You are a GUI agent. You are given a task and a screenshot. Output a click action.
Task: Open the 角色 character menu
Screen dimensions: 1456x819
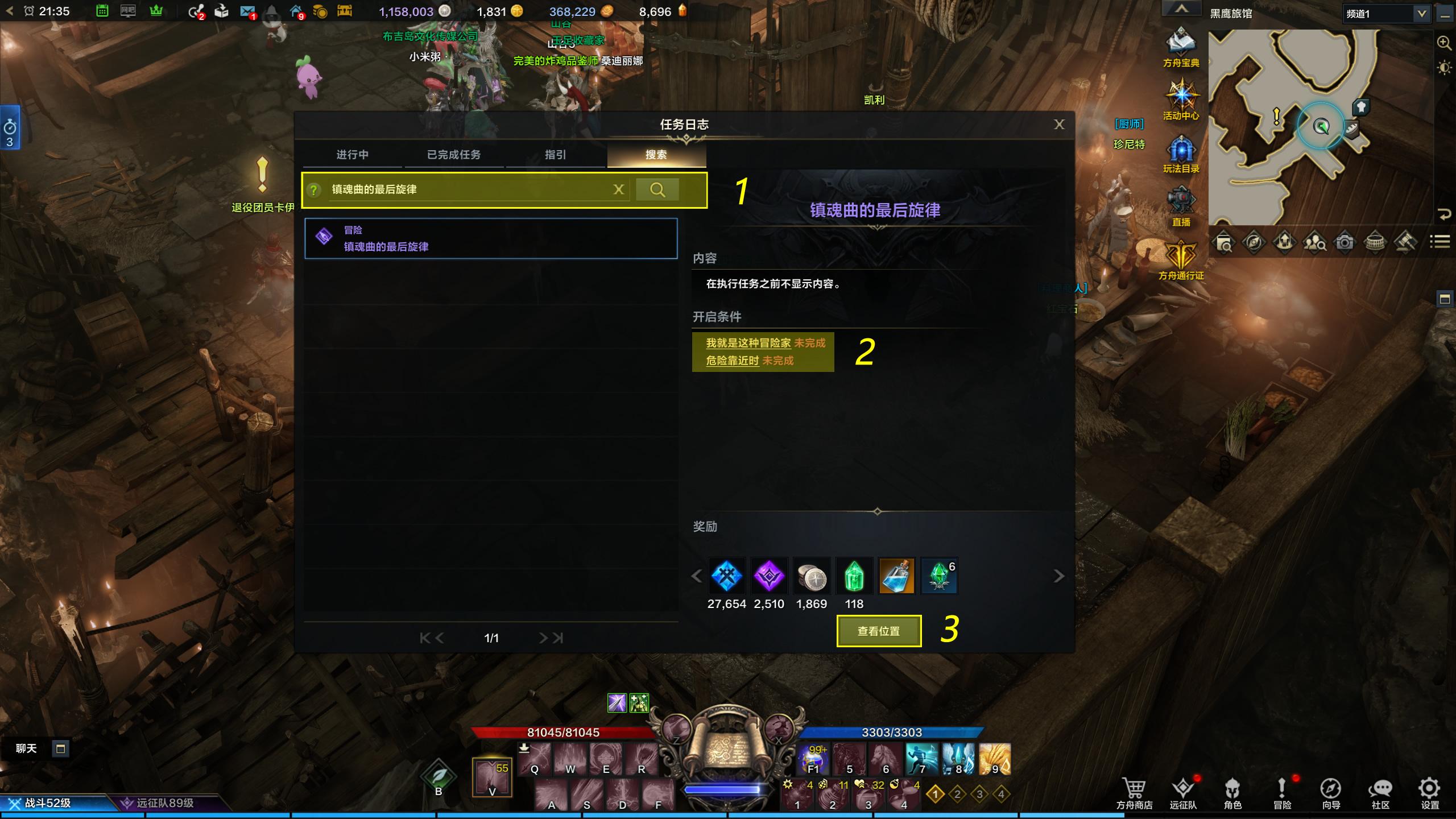(1232, 793)
